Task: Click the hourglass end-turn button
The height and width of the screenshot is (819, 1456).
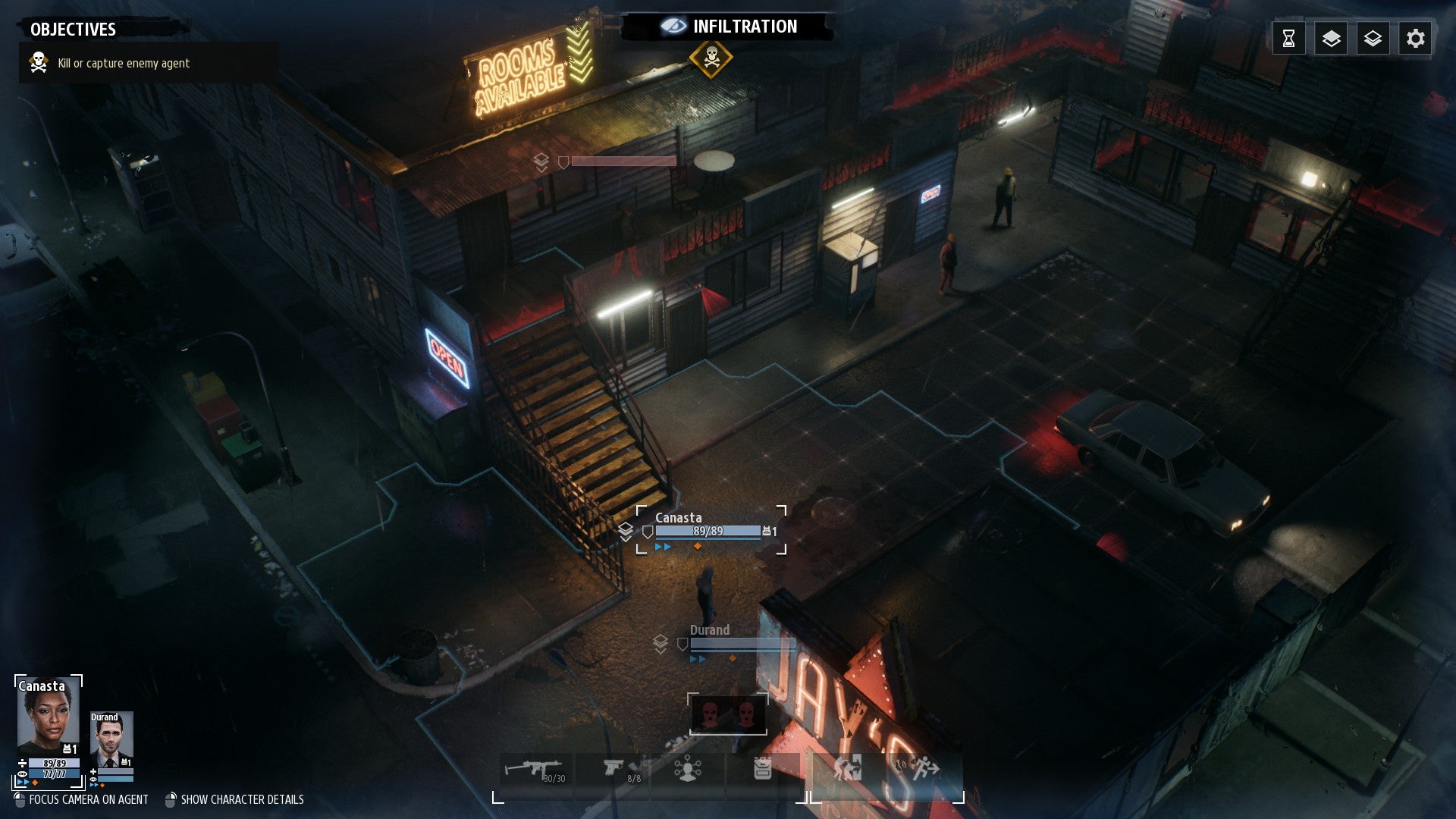Action: (1288, 39)
